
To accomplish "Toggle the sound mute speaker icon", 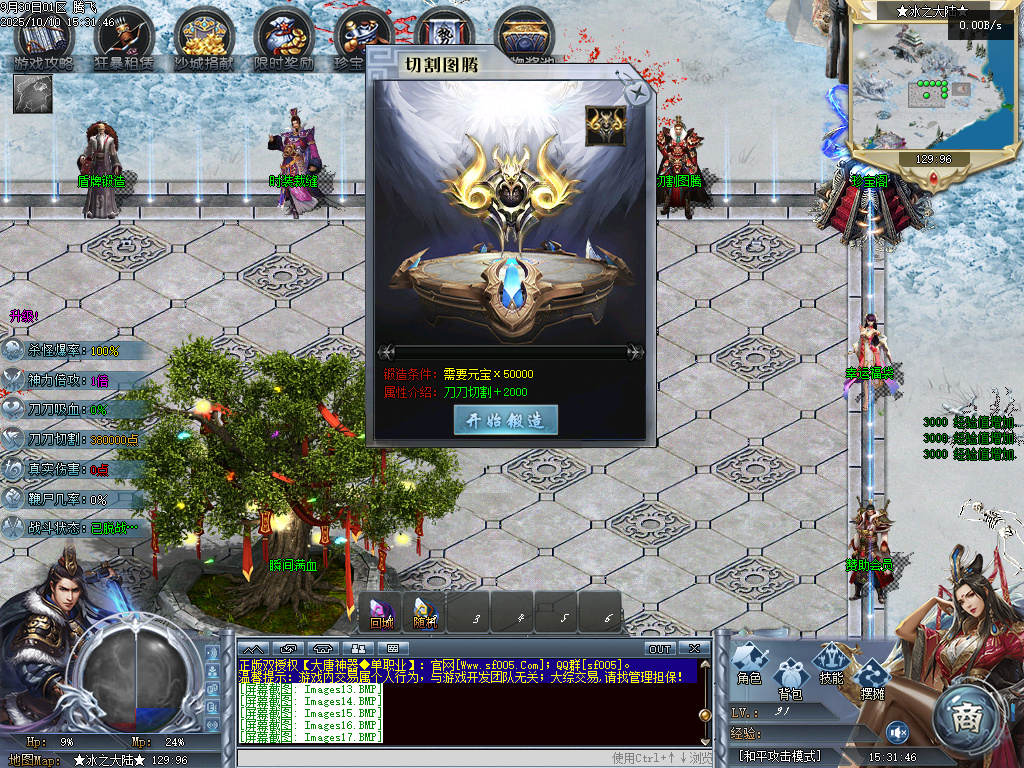I will coord(897,732).
